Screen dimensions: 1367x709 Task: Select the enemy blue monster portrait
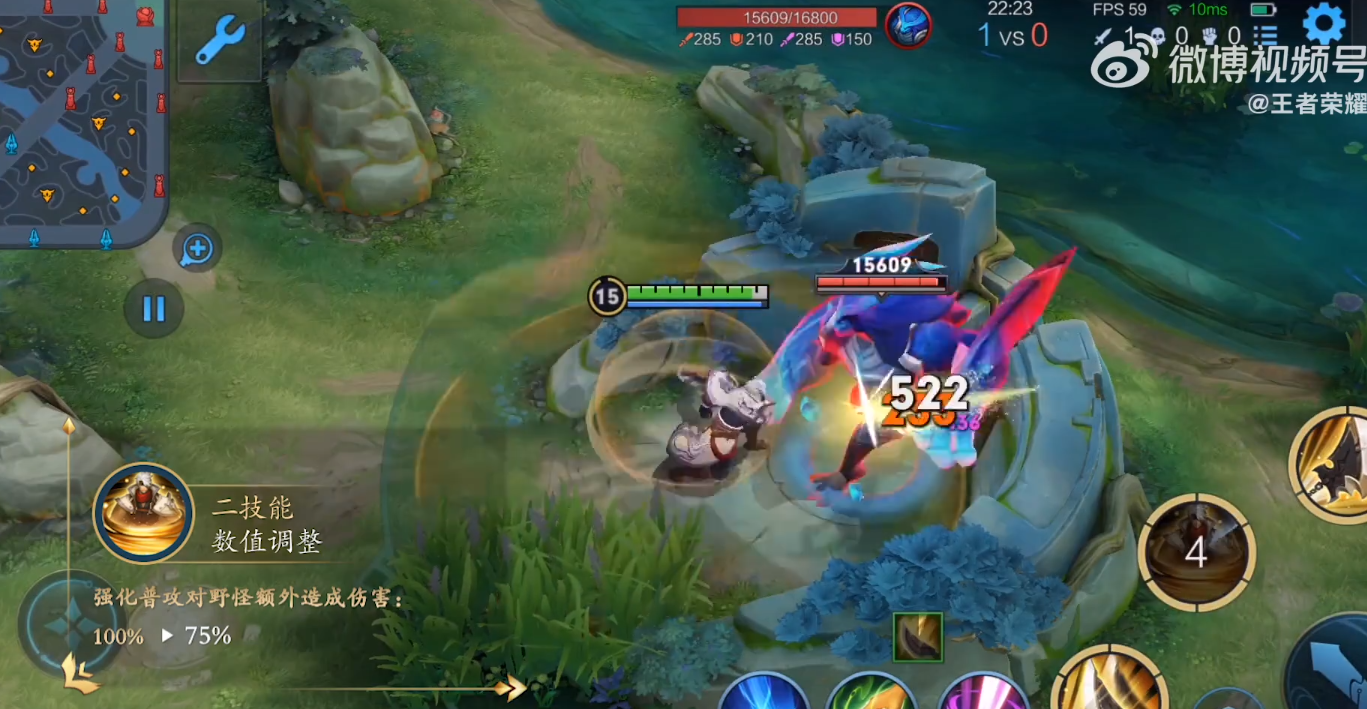(908, 25)
